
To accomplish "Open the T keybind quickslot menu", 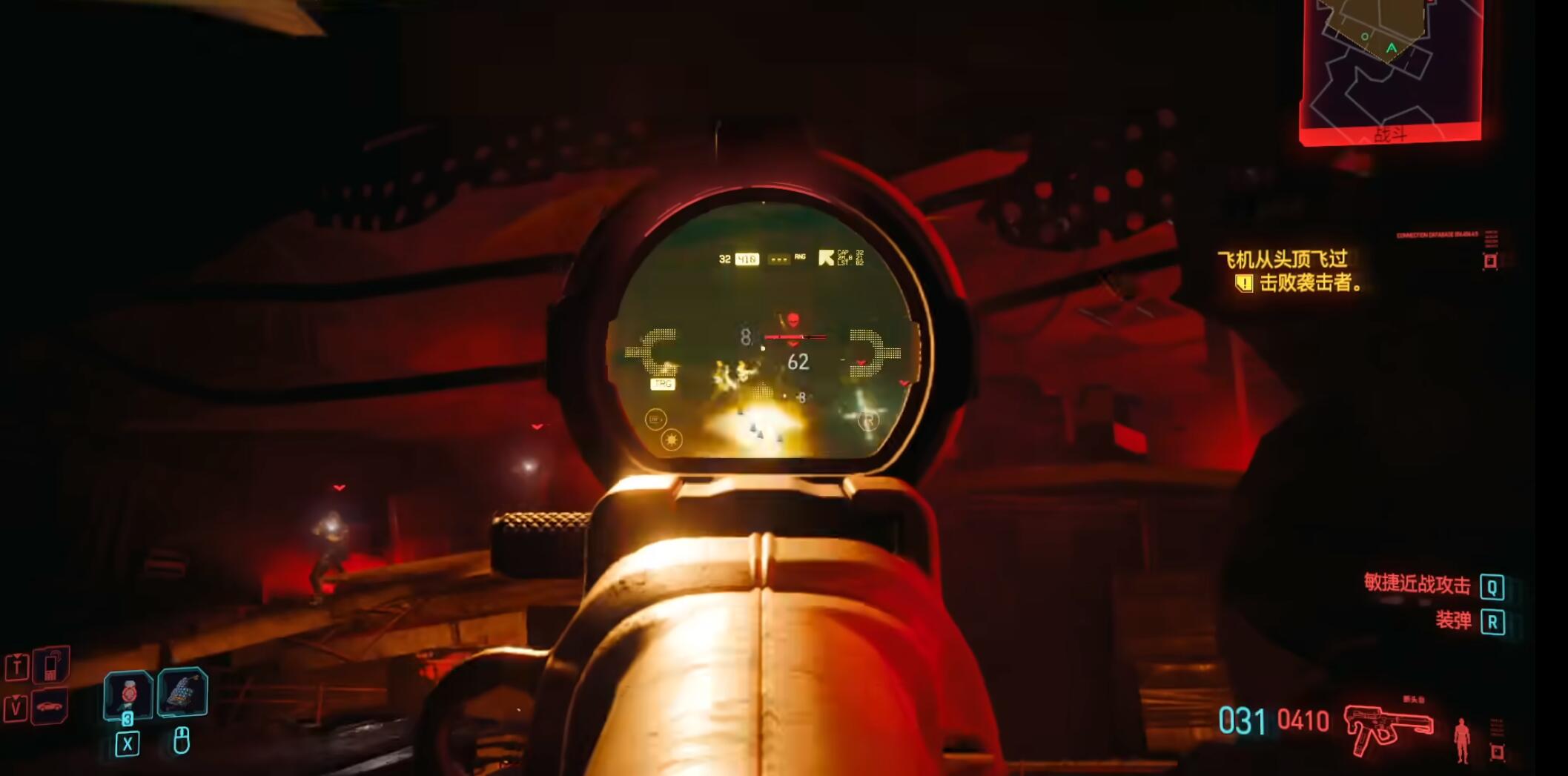I will pos(17,668).
